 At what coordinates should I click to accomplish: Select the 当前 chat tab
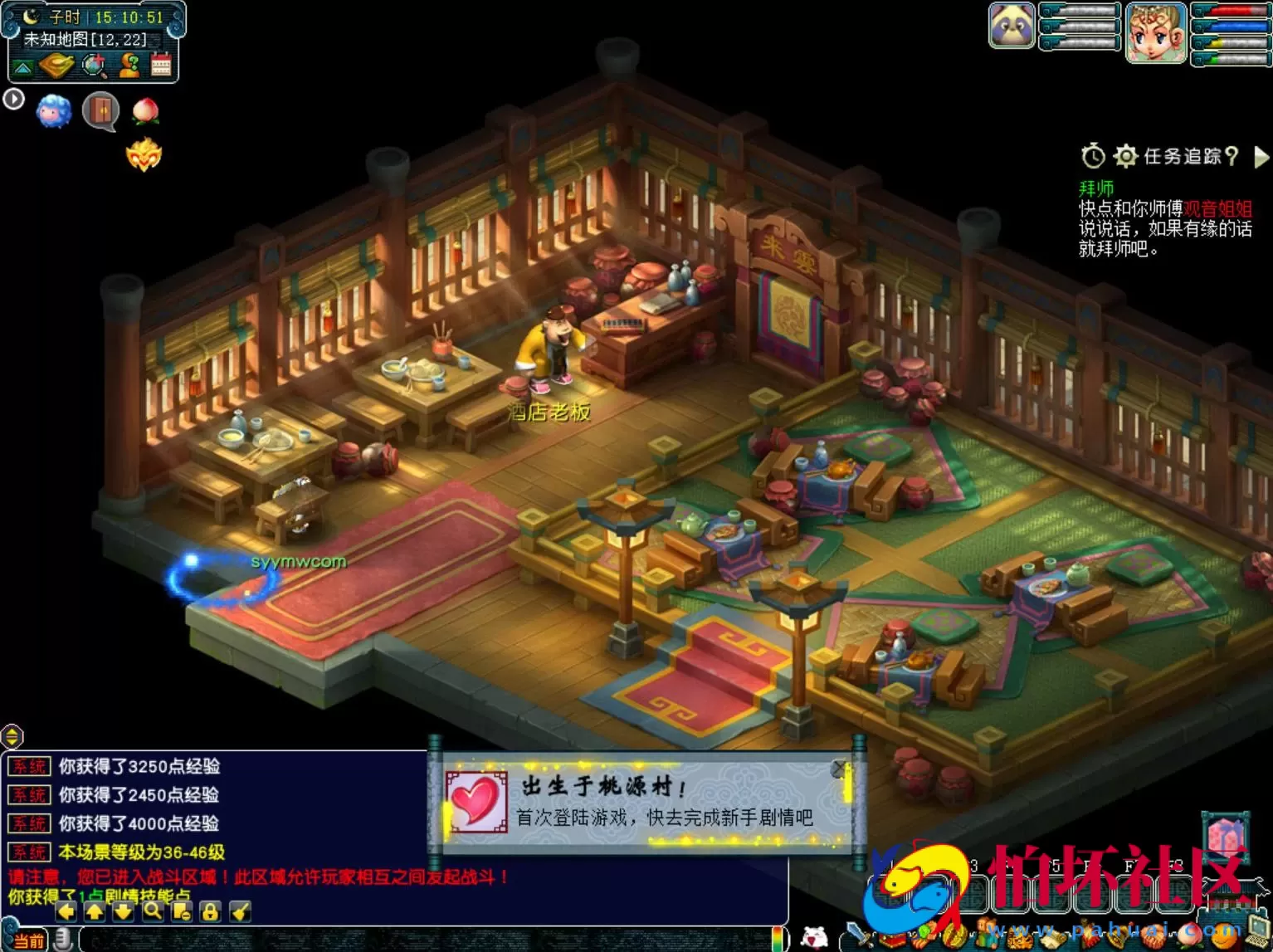coord(29,939)
